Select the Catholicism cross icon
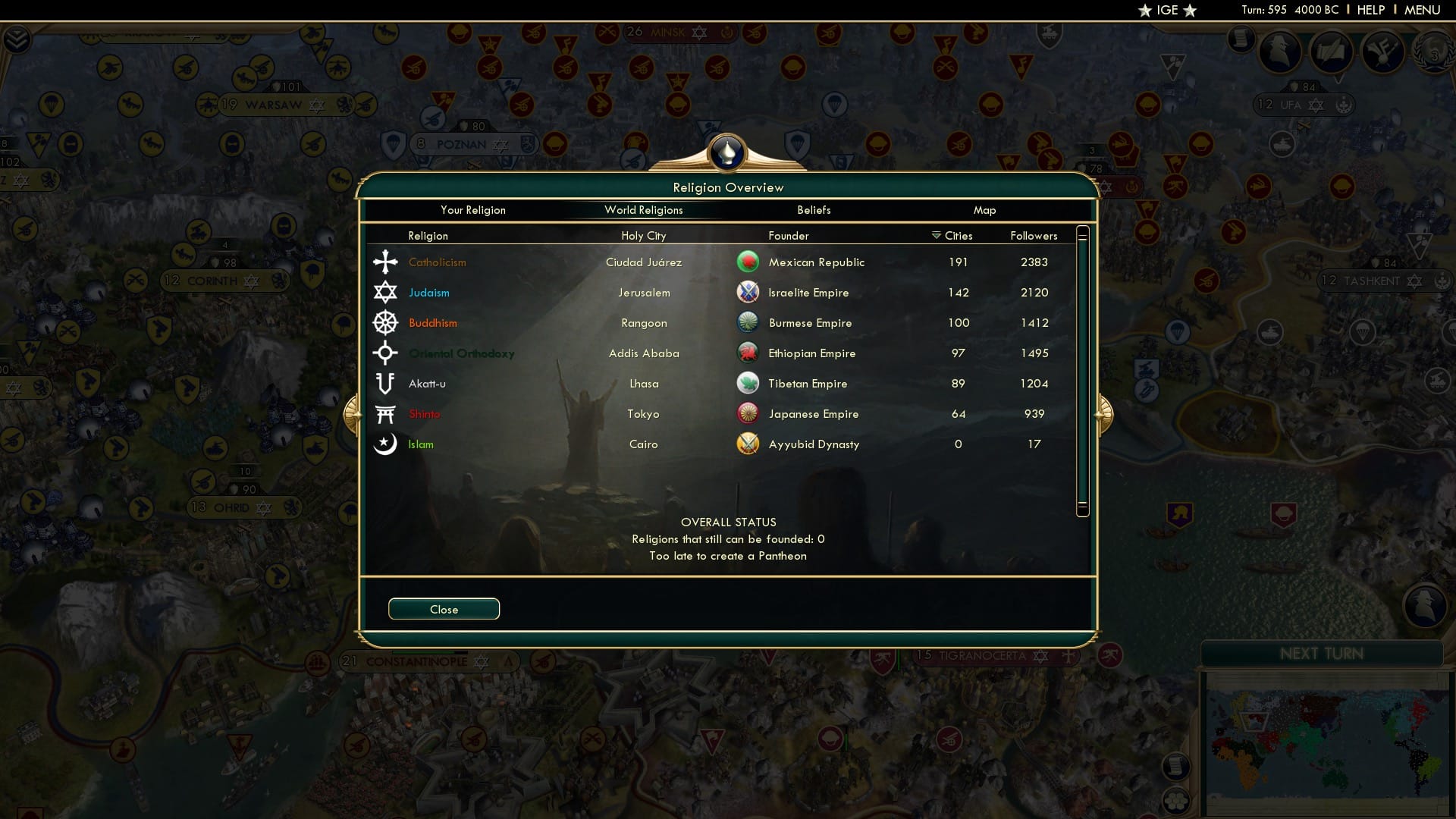 [x=386, y=262]
